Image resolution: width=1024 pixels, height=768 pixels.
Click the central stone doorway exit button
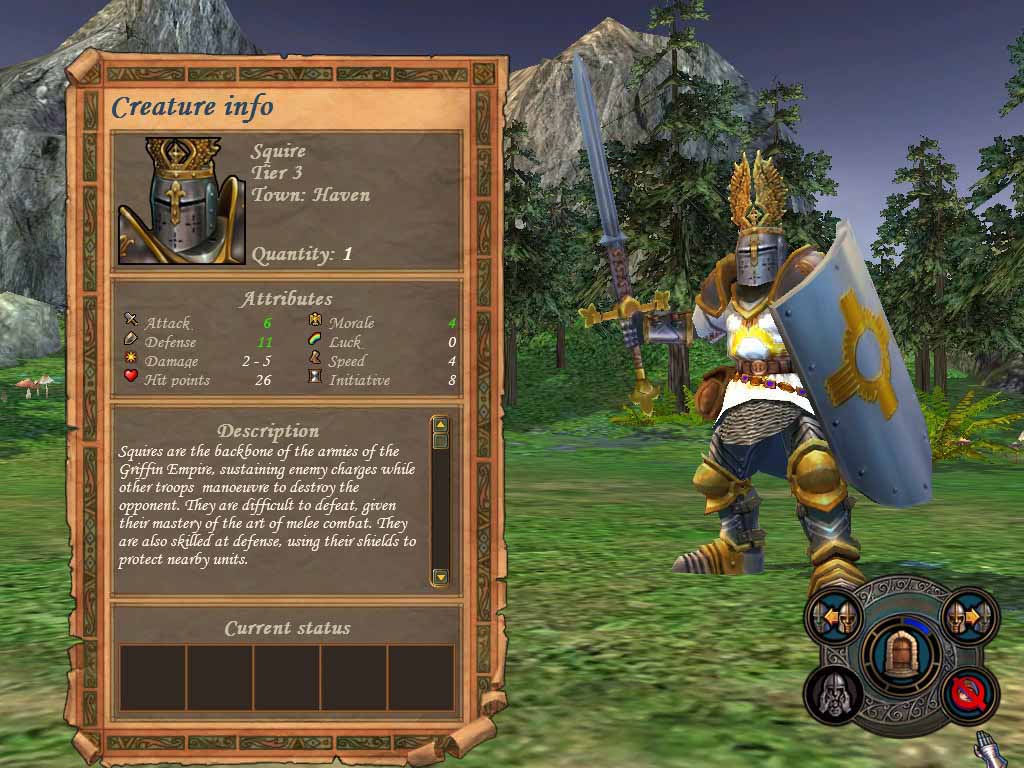click(x=902, y=656)
